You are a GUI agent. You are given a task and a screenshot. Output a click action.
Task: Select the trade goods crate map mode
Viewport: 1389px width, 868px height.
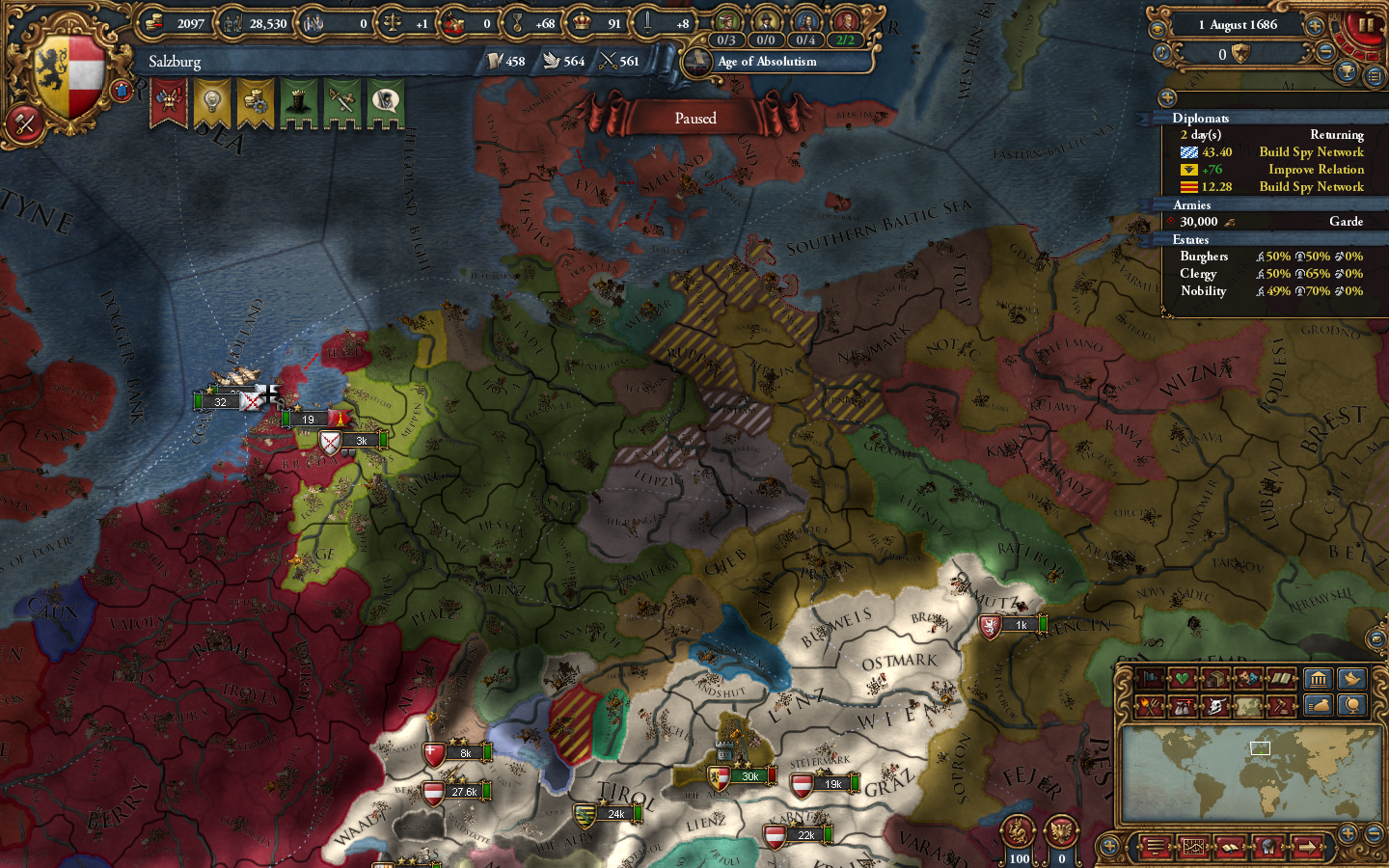[1214, 677]
